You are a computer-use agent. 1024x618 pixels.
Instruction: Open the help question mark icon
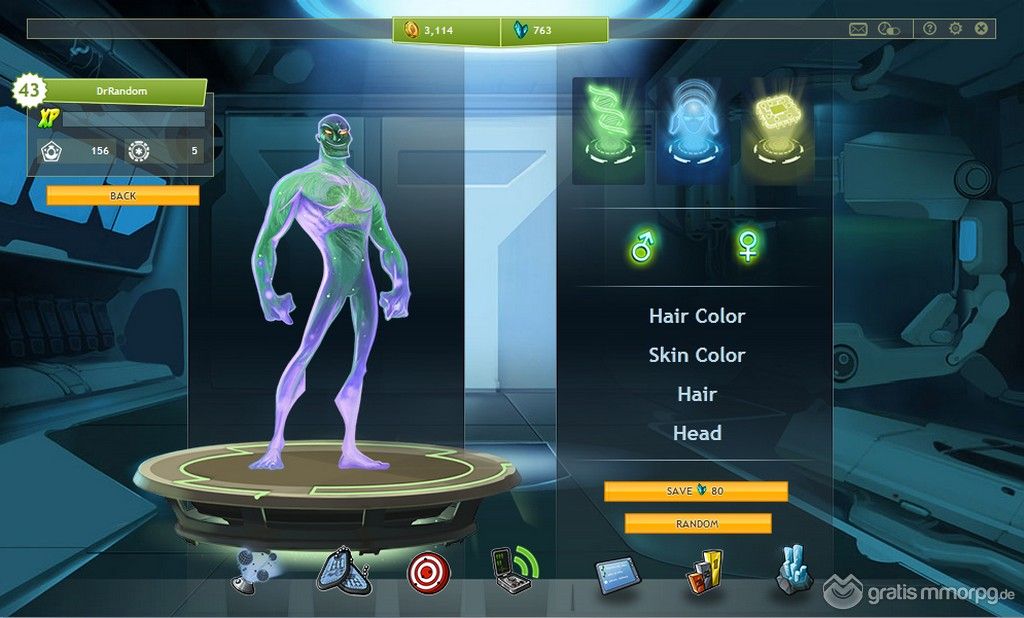point(930,29)
